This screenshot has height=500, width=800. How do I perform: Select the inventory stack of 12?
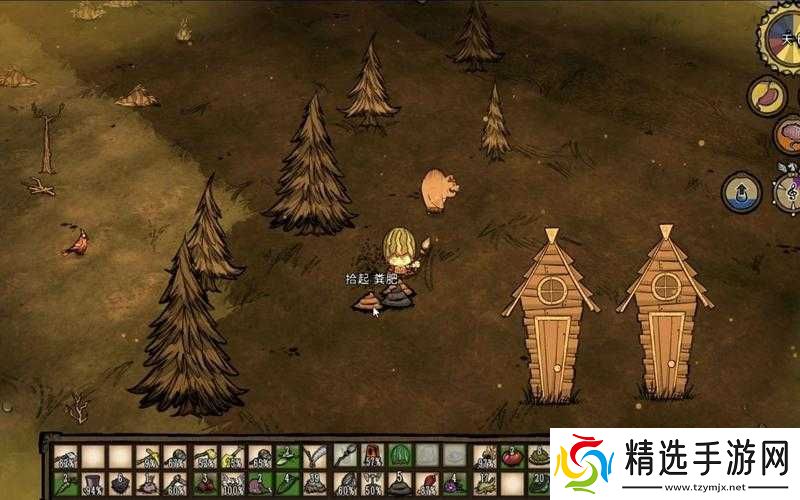click(483, 484)
